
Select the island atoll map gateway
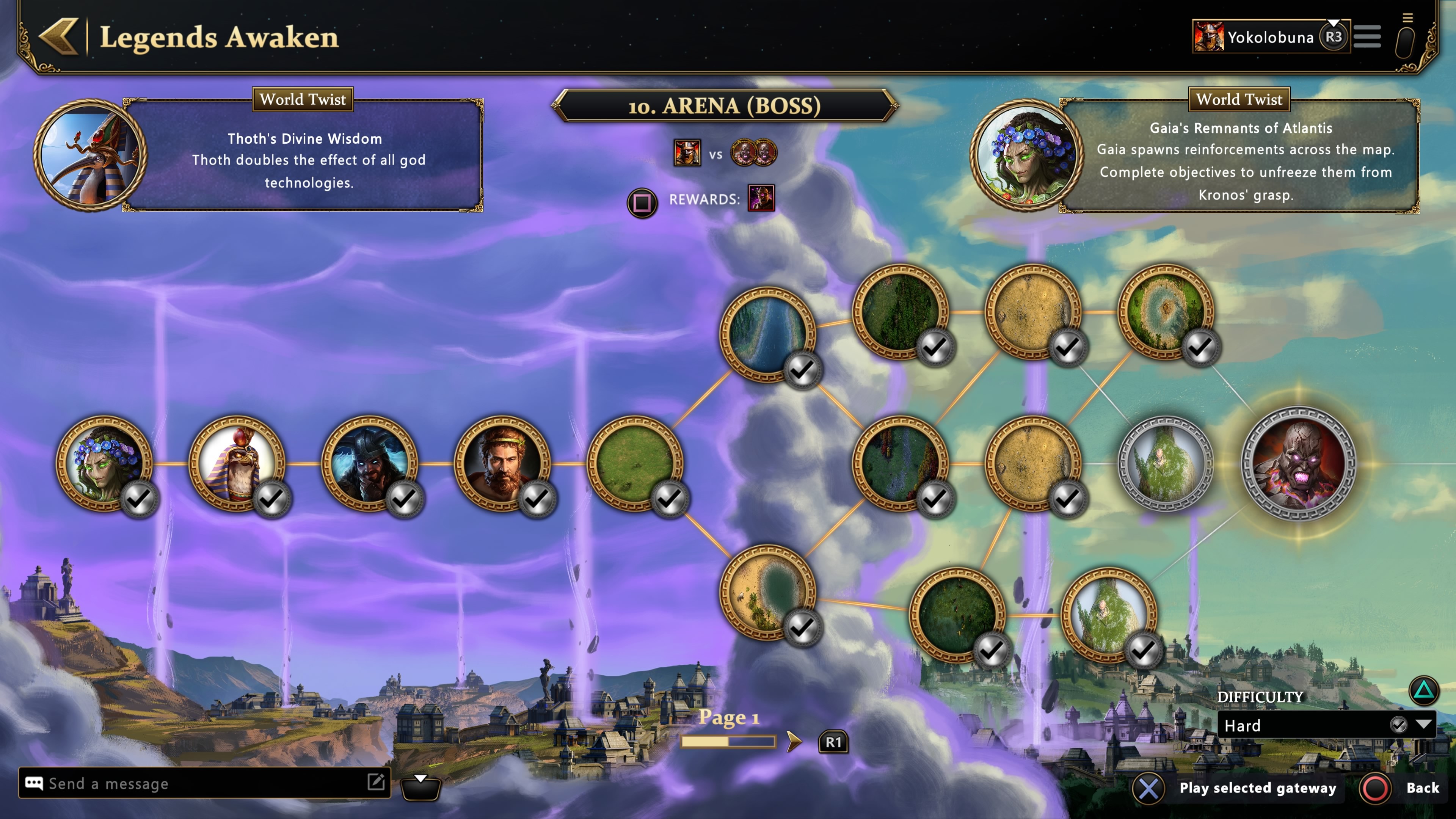[1166, 311]
